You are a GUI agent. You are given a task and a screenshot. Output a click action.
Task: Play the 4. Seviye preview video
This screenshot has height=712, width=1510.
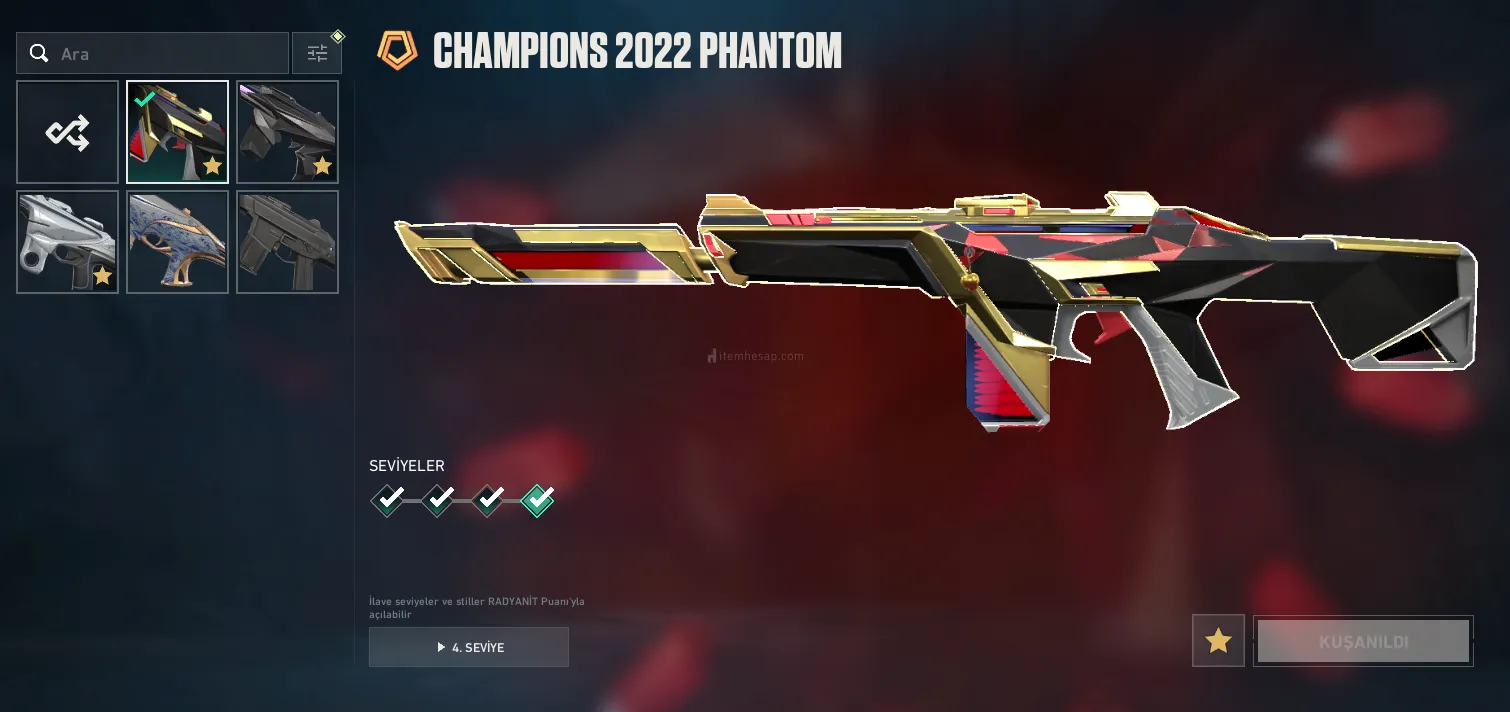[469, 647]
